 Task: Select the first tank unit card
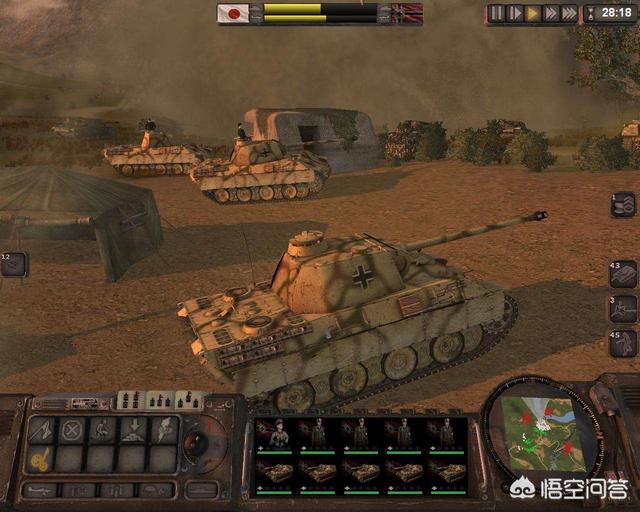pyautogui.click(x=278, y=472)
